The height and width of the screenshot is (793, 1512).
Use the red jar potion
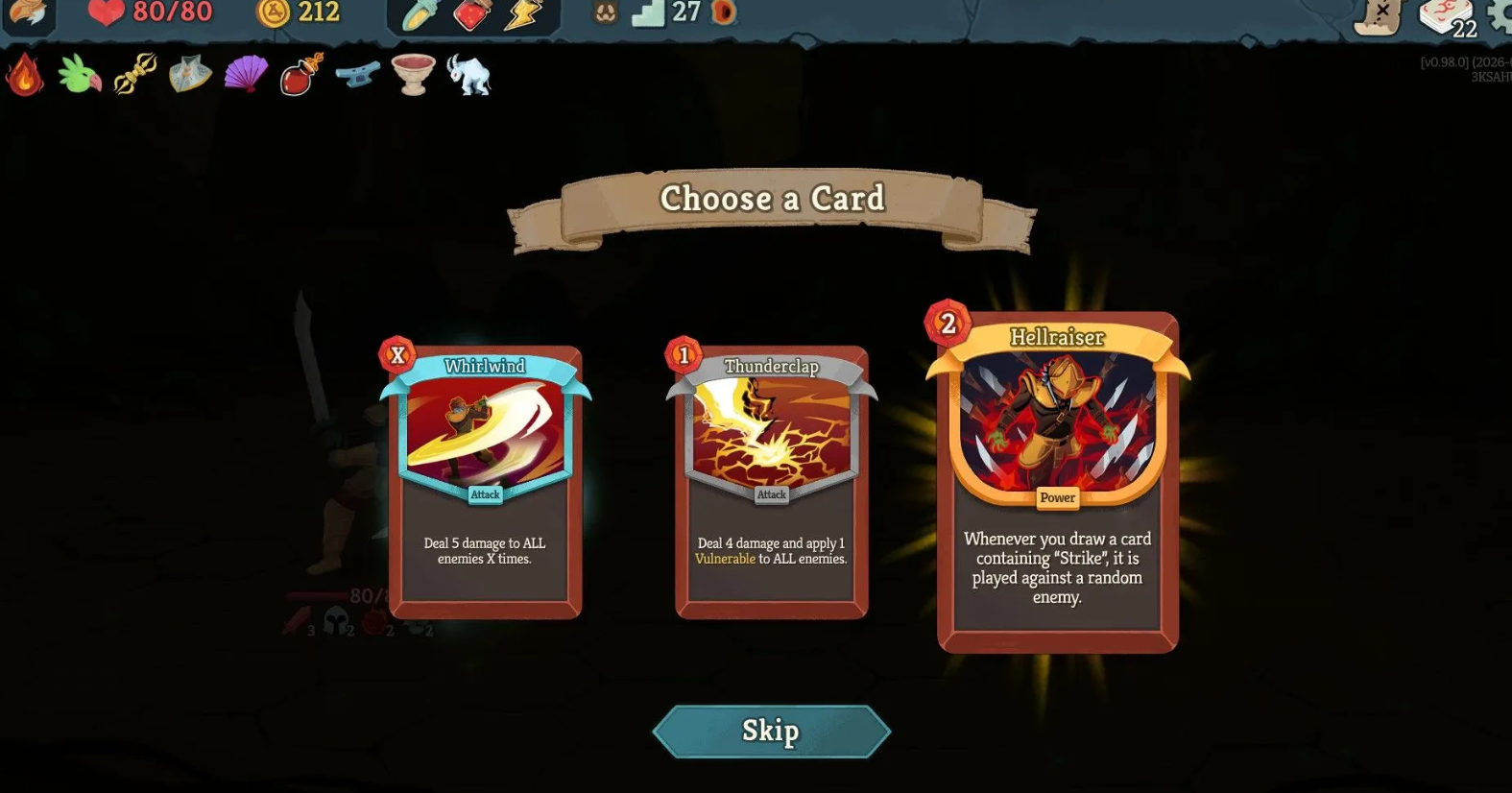[471, 14]
